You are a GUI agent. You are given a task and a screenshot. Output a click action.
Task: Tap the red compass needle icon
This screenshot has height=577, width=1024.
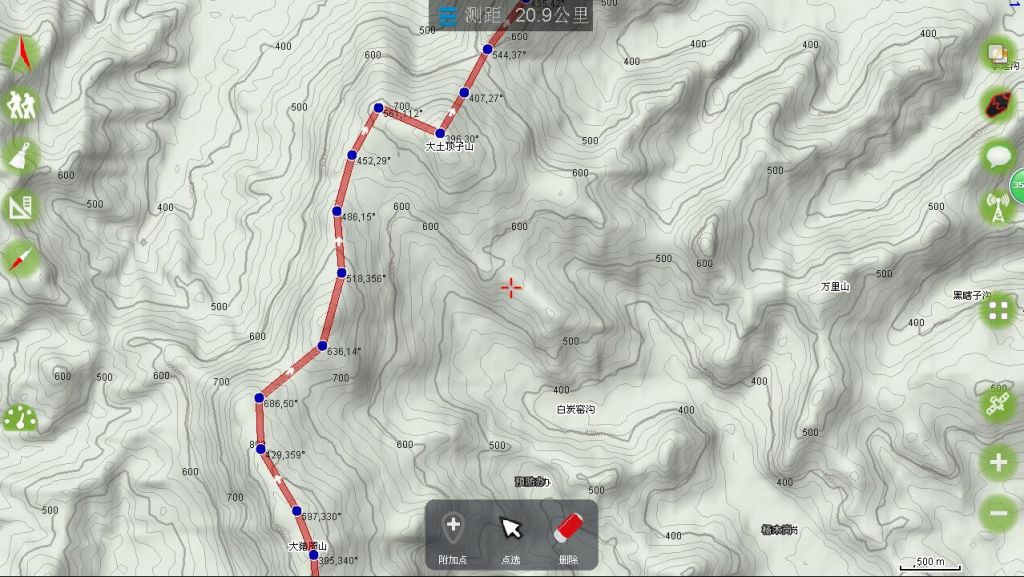point(21,258)
